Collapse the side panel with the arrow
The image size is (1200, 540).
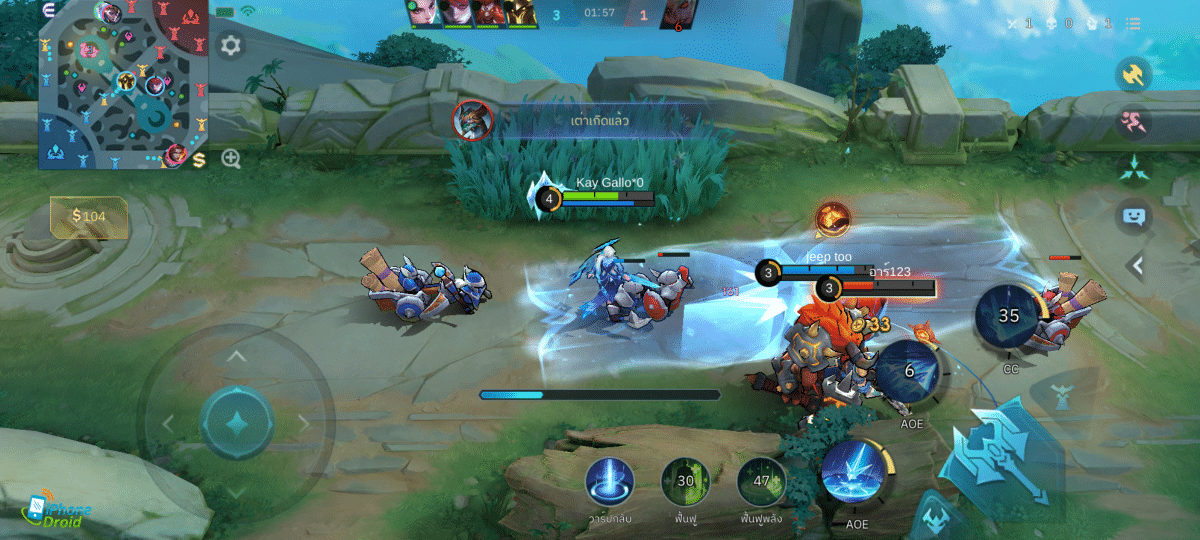click(x=1136, y=266)
